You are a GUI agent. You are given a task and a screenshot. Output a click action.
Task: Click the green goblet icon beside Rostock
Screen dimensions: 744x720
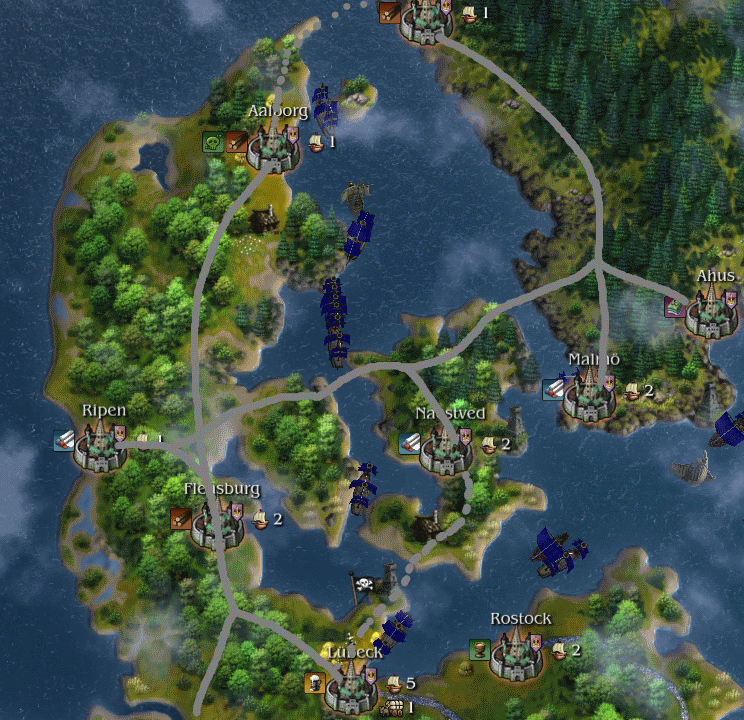point(480,650)
